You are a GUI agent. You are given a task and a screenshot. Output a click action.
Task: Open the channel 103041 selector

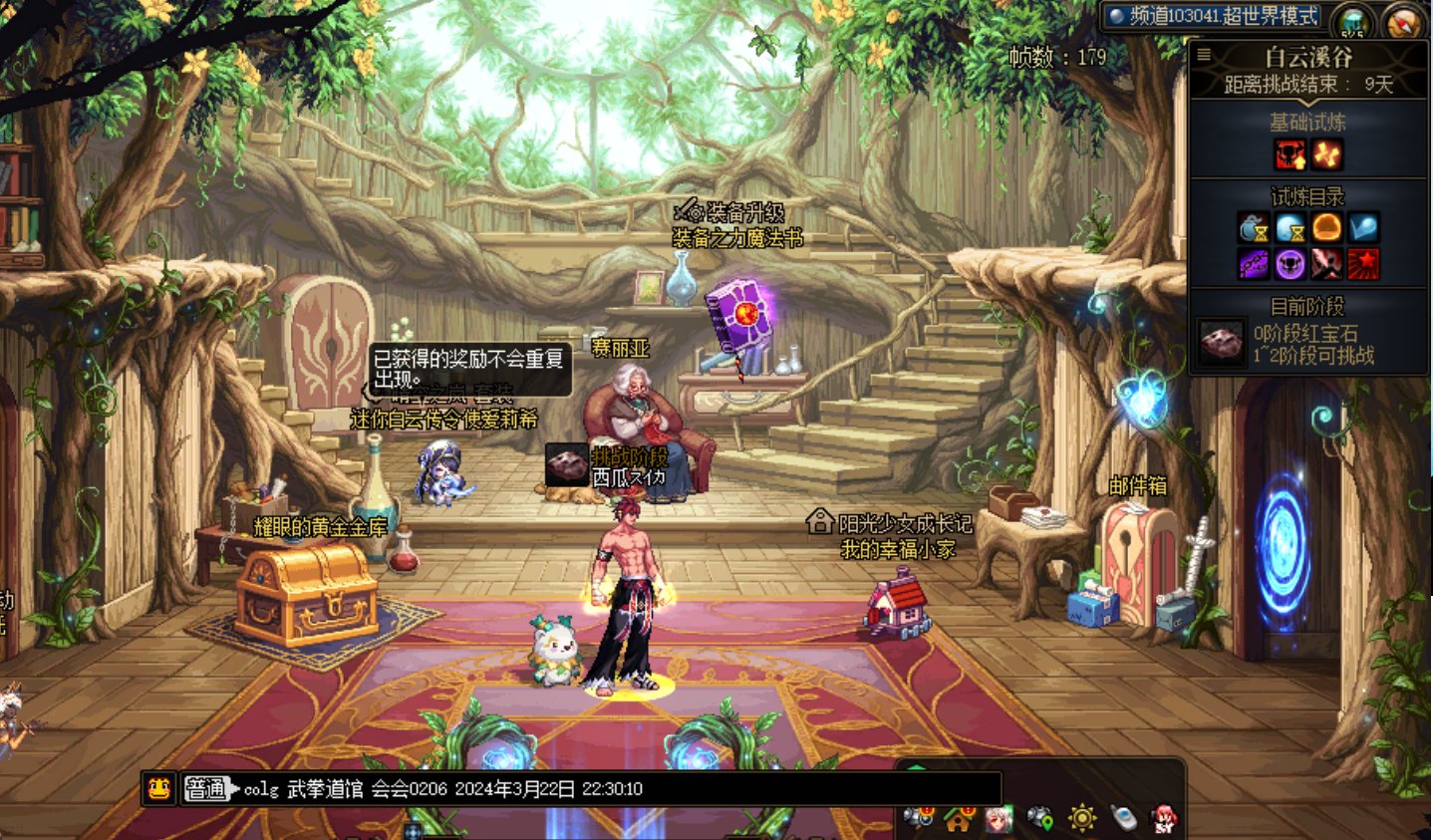click(1214, 16)
